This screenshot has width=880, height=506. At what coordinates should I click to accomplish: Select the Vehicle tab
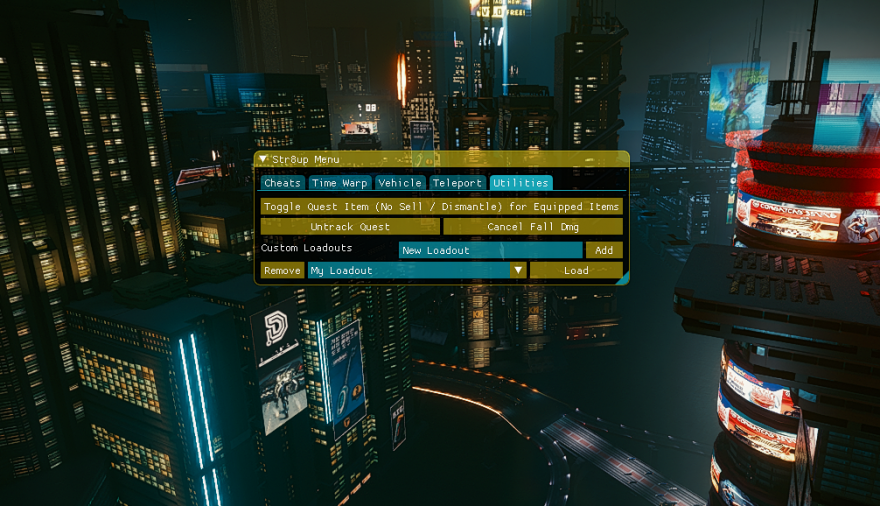click(x=399, y=183)
